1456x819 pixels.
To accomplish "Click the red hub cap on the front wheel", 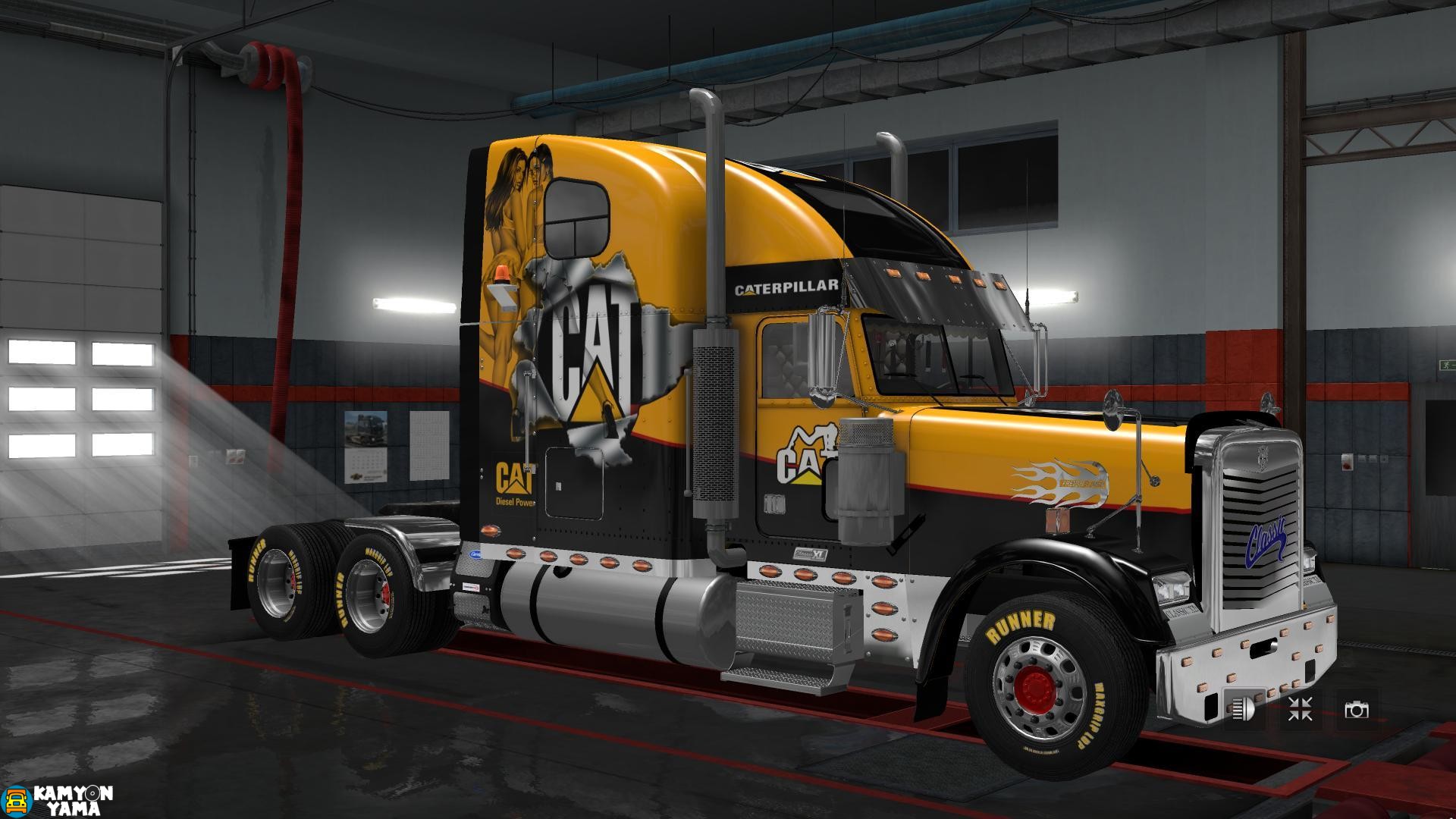I will (x=1036, y=689).
